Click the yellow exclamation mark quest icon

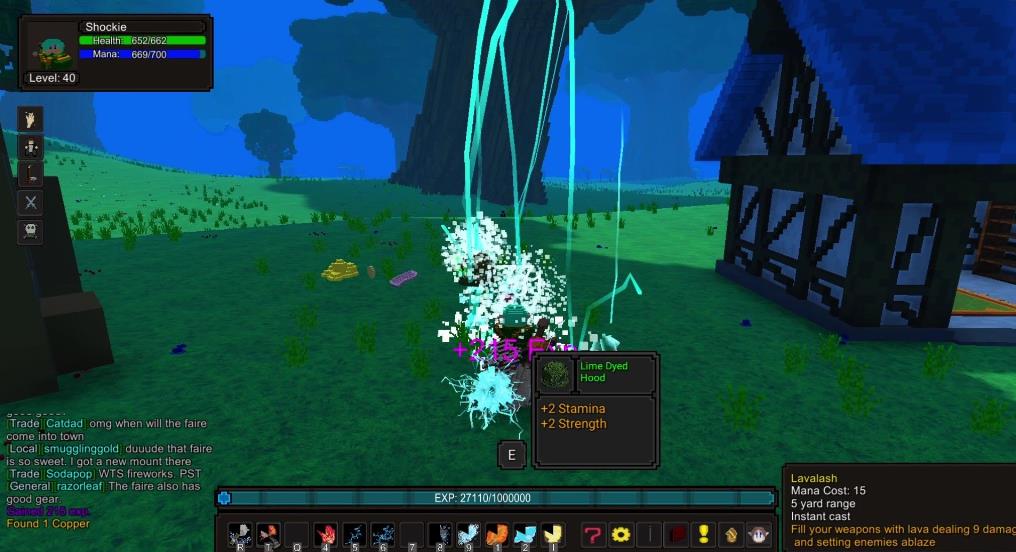704,535
